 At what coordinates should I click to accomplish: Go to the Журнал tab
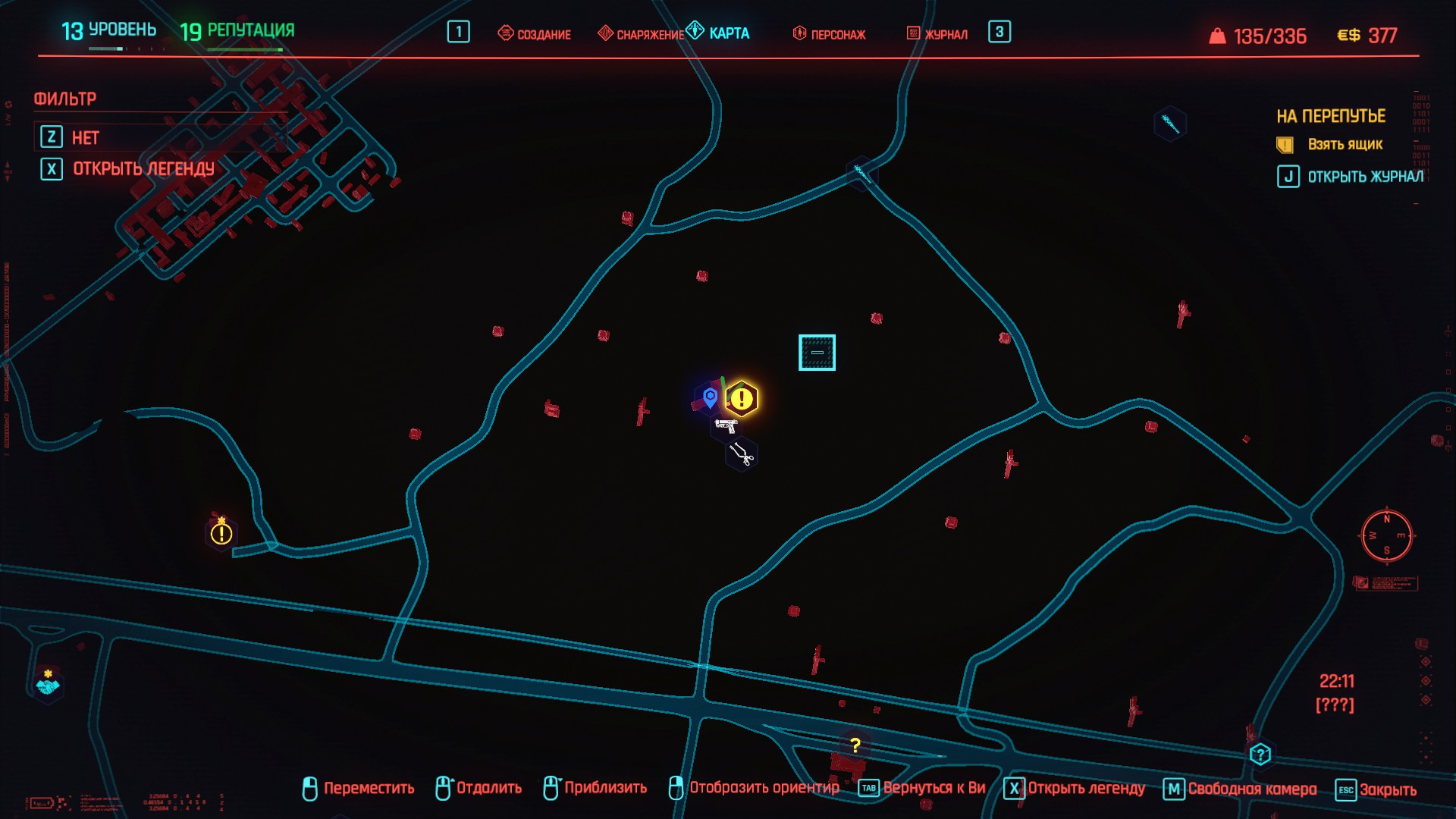(937, 34)
